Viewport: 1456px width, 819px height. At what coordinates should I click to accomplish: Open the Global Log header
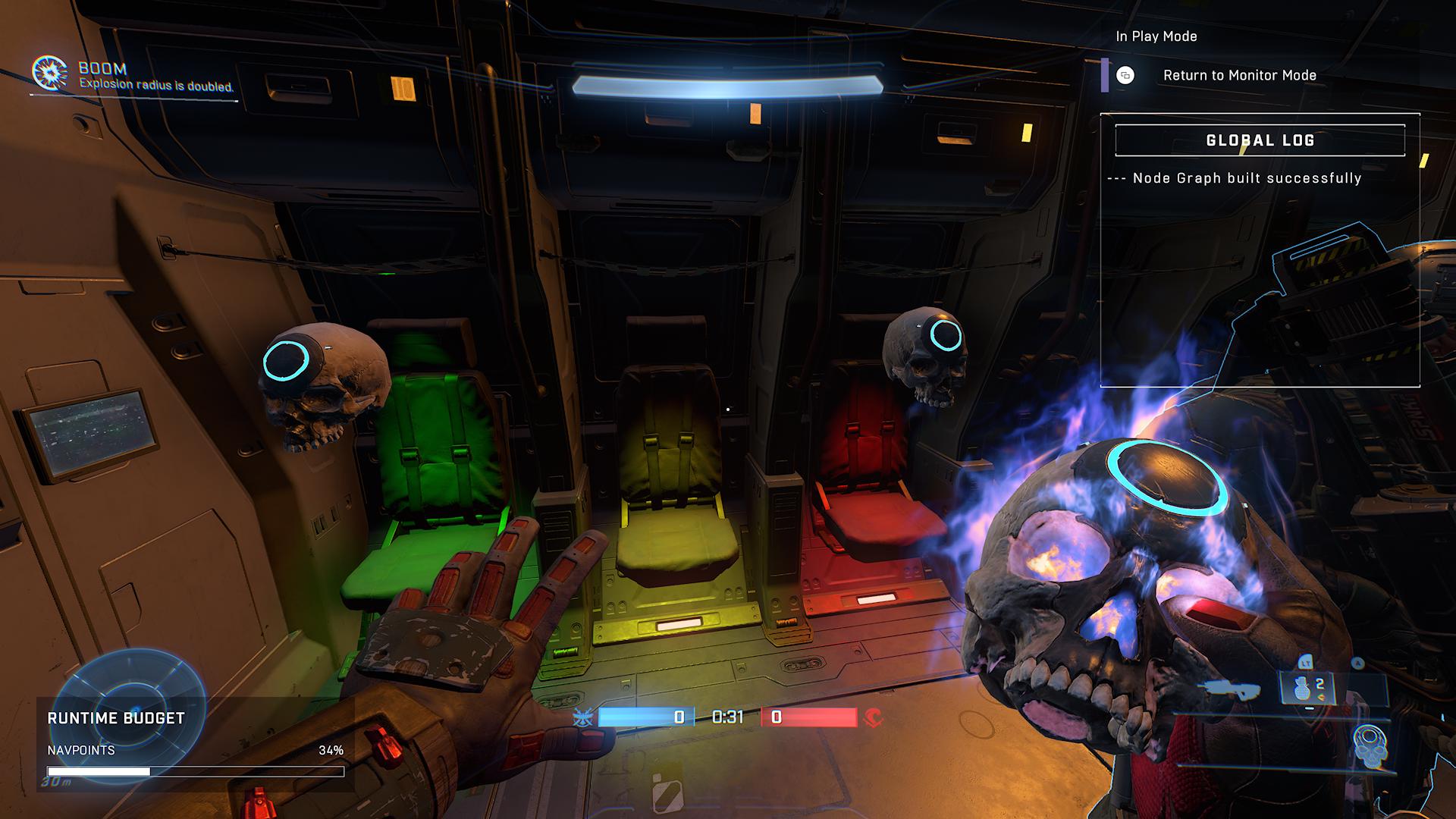(x=1260, y=140)
